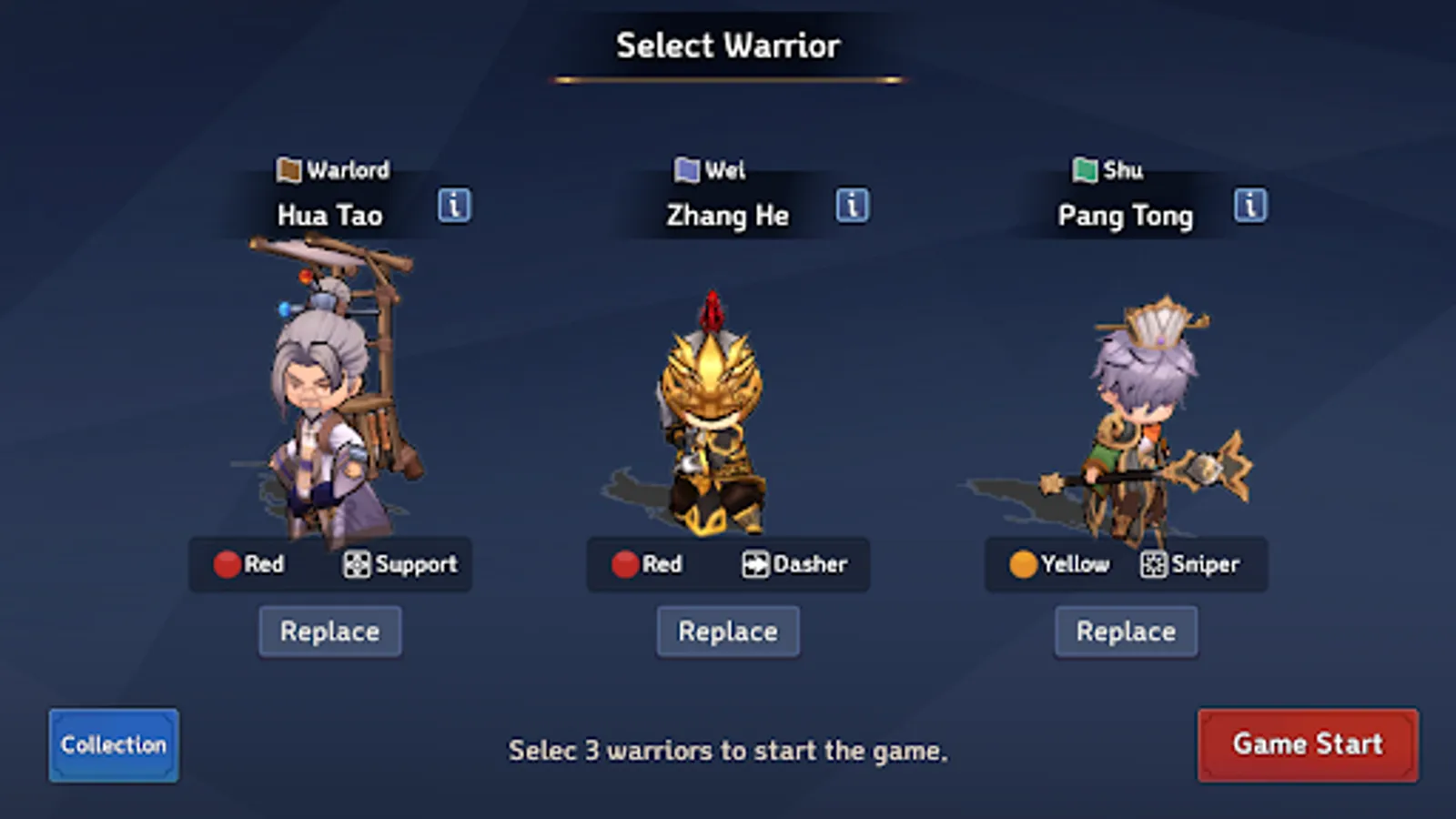
Task: Click the yellow color dot under Pang Tong
Action: 1023,564
